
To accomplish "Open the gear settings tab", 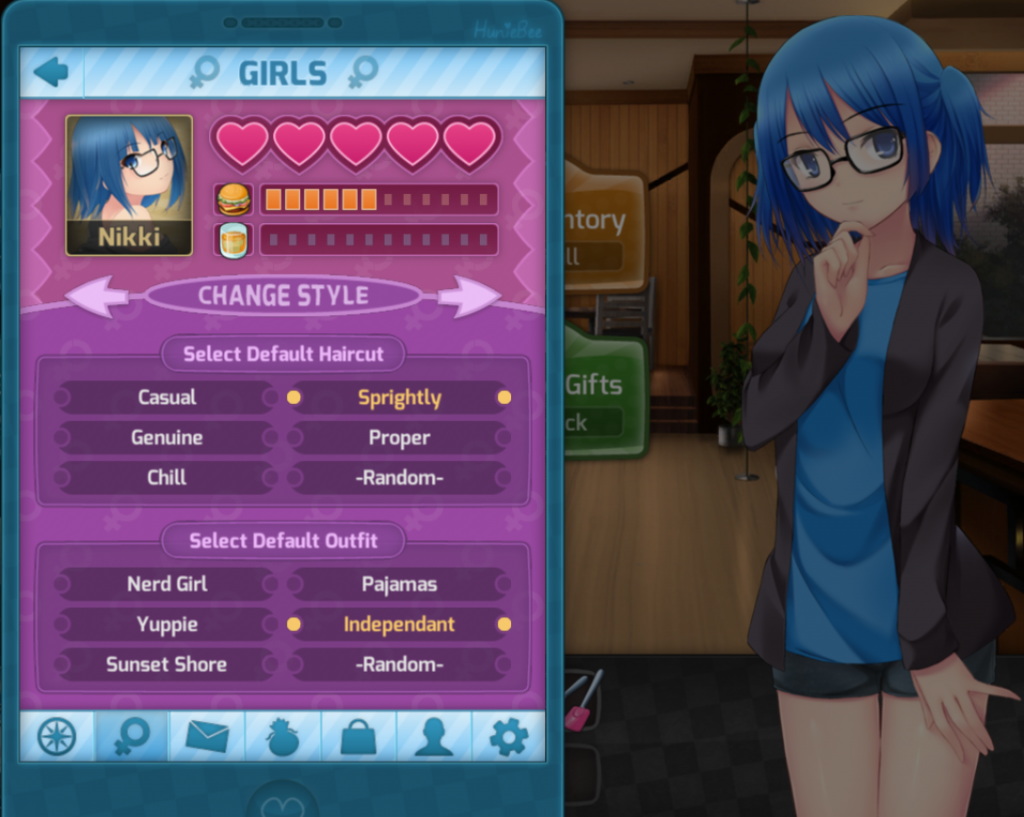I will [508, 737].
